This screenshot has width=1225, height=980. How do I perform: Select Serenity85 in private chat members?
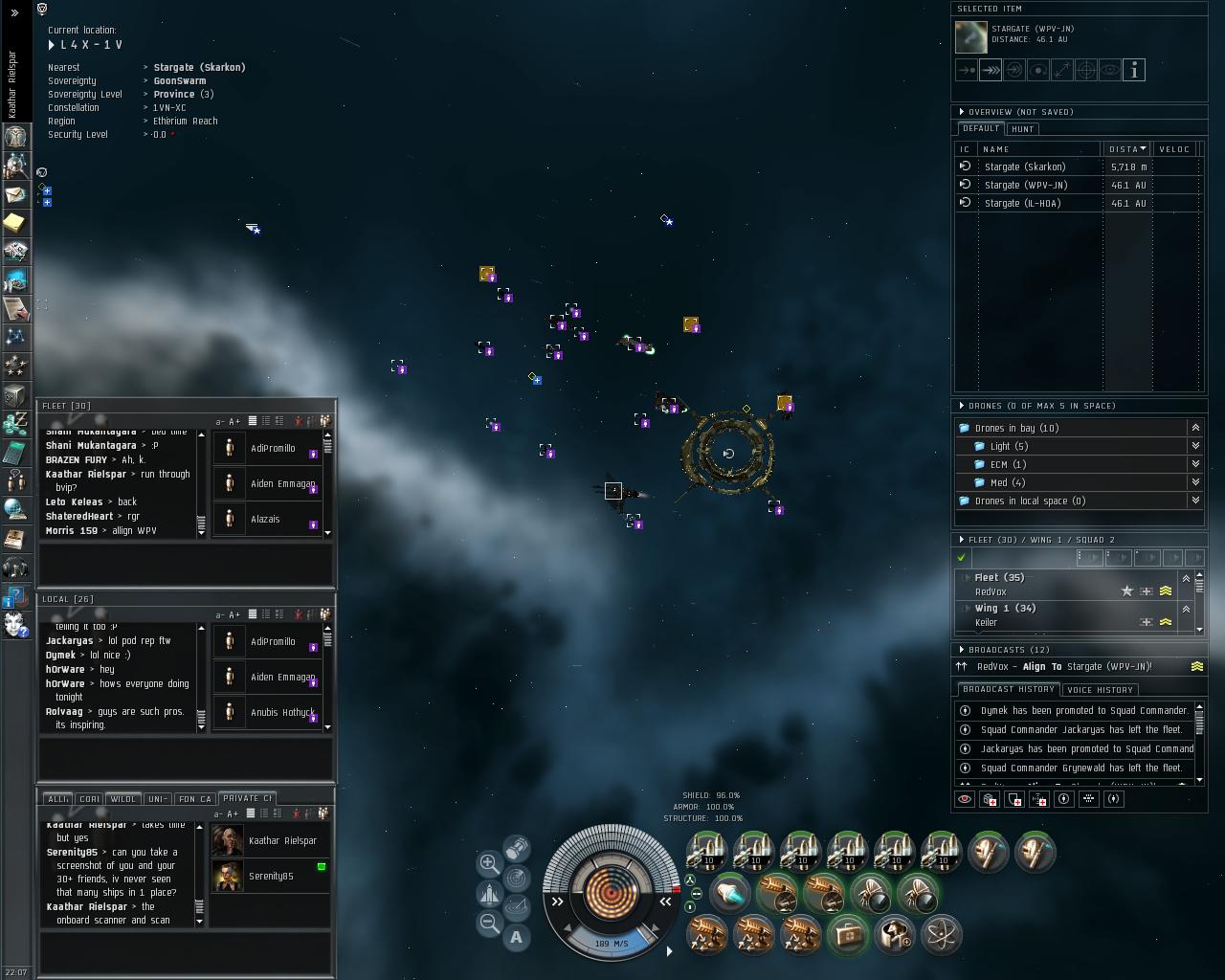coord(271,877)
